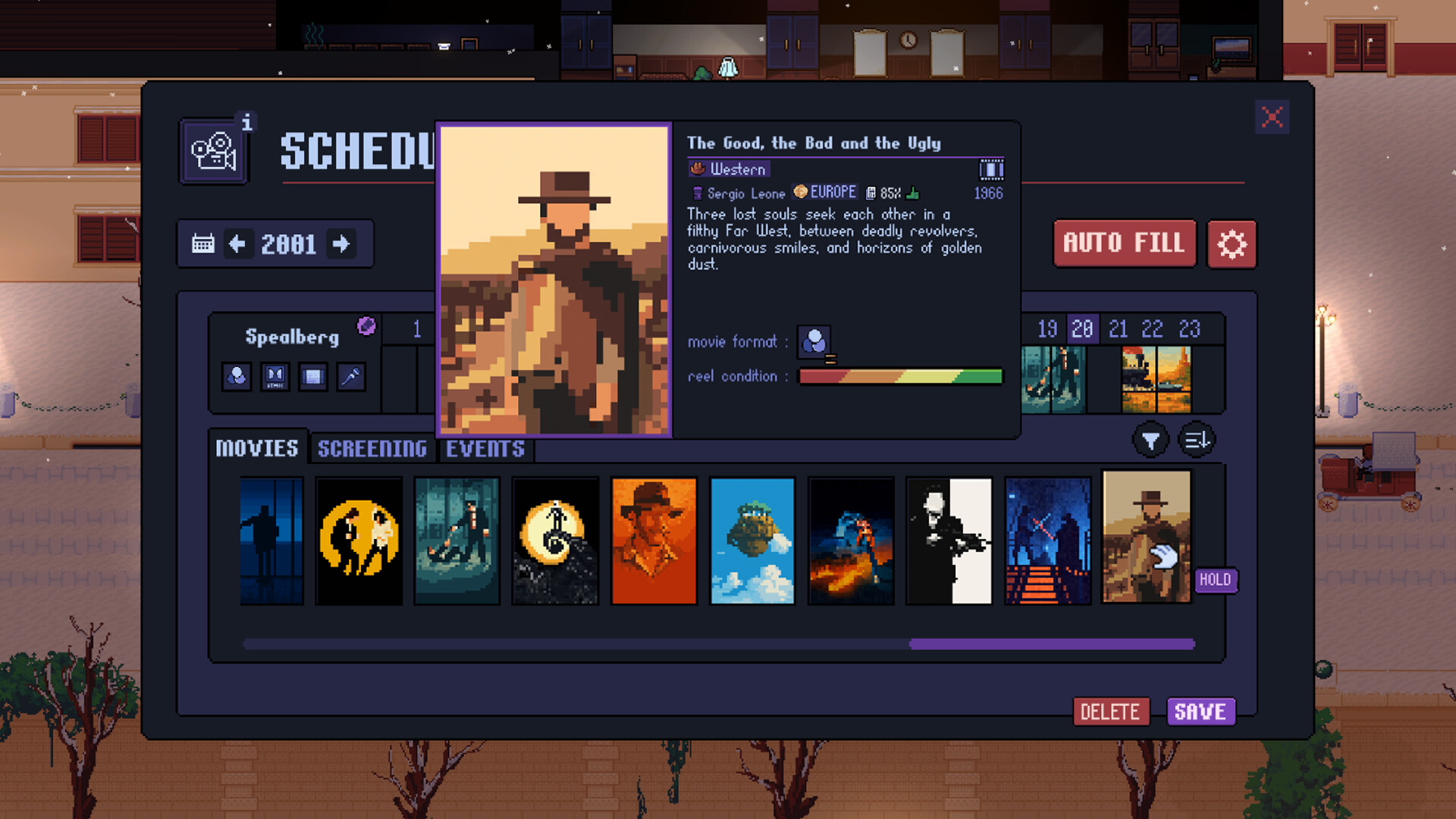The height and width of the screenshot is (819, 1456).
Task: Go to the previous year
Action: tap(237, 244)
